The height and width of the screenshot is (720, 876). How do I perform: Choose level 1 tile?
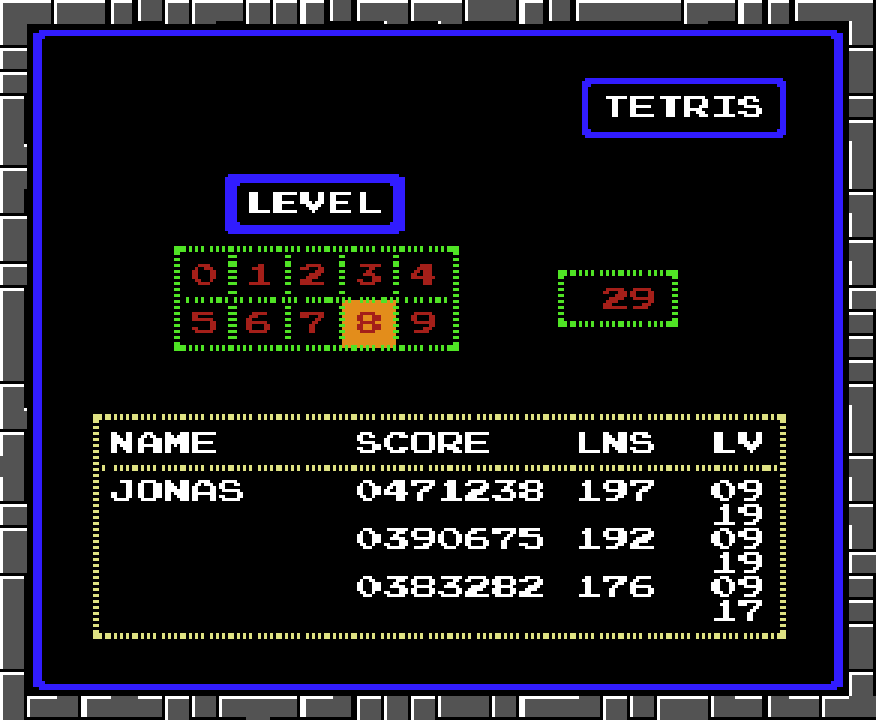click(259, 274)
